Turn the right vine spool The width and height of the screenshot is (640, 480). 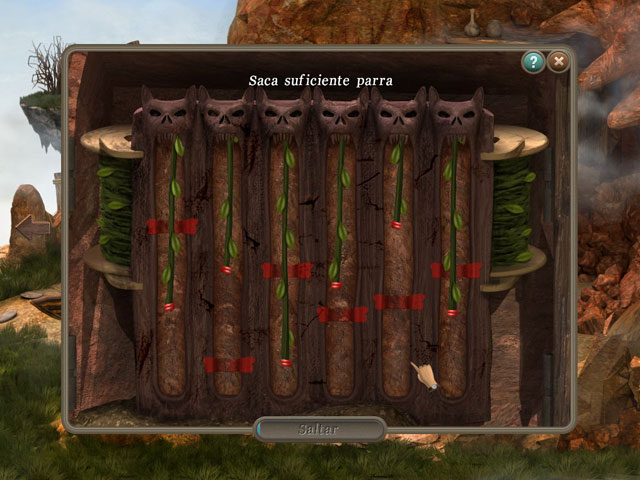[514, 212]
